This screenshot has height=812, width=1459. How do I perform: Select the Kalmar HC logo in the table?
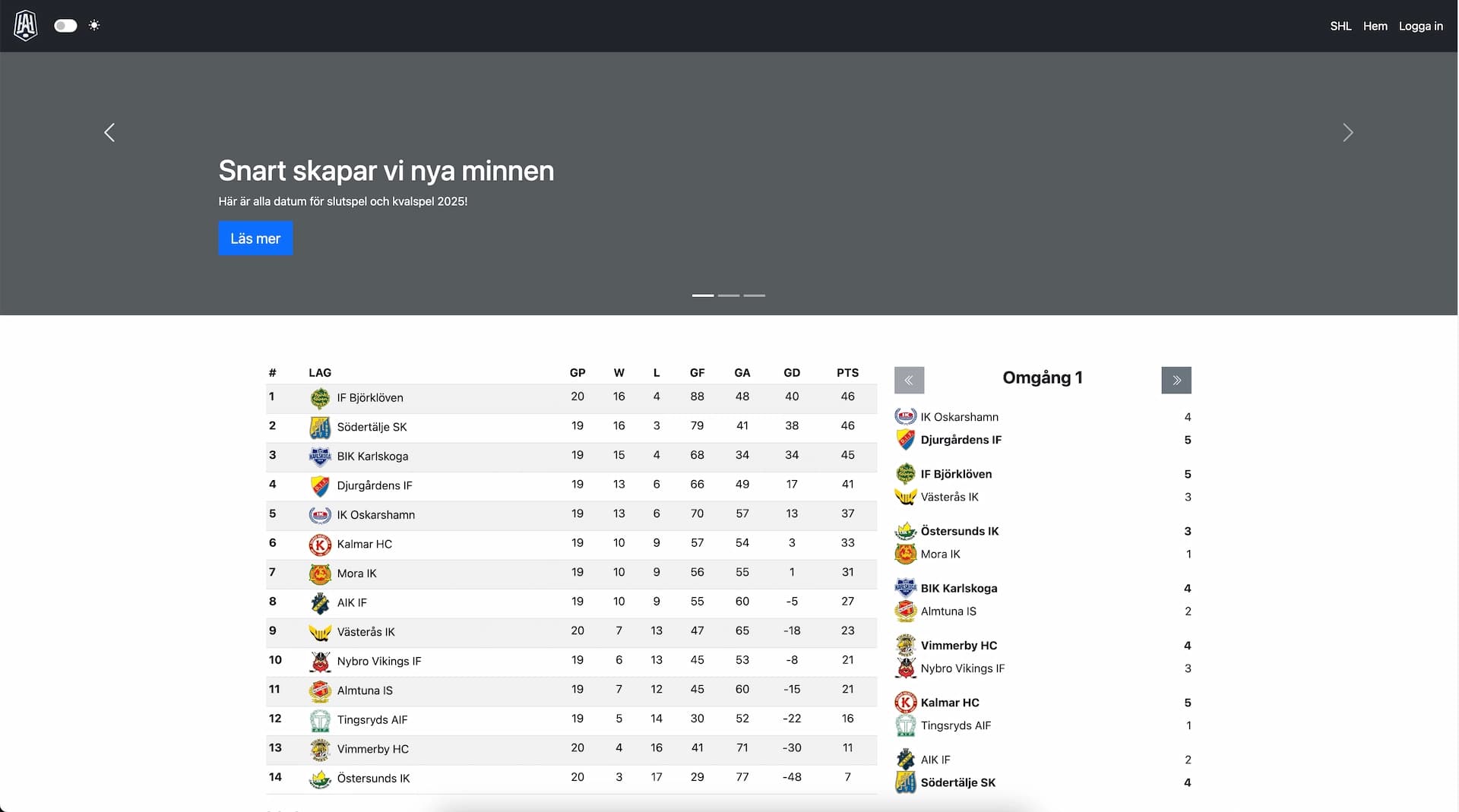tap(321, 544)
